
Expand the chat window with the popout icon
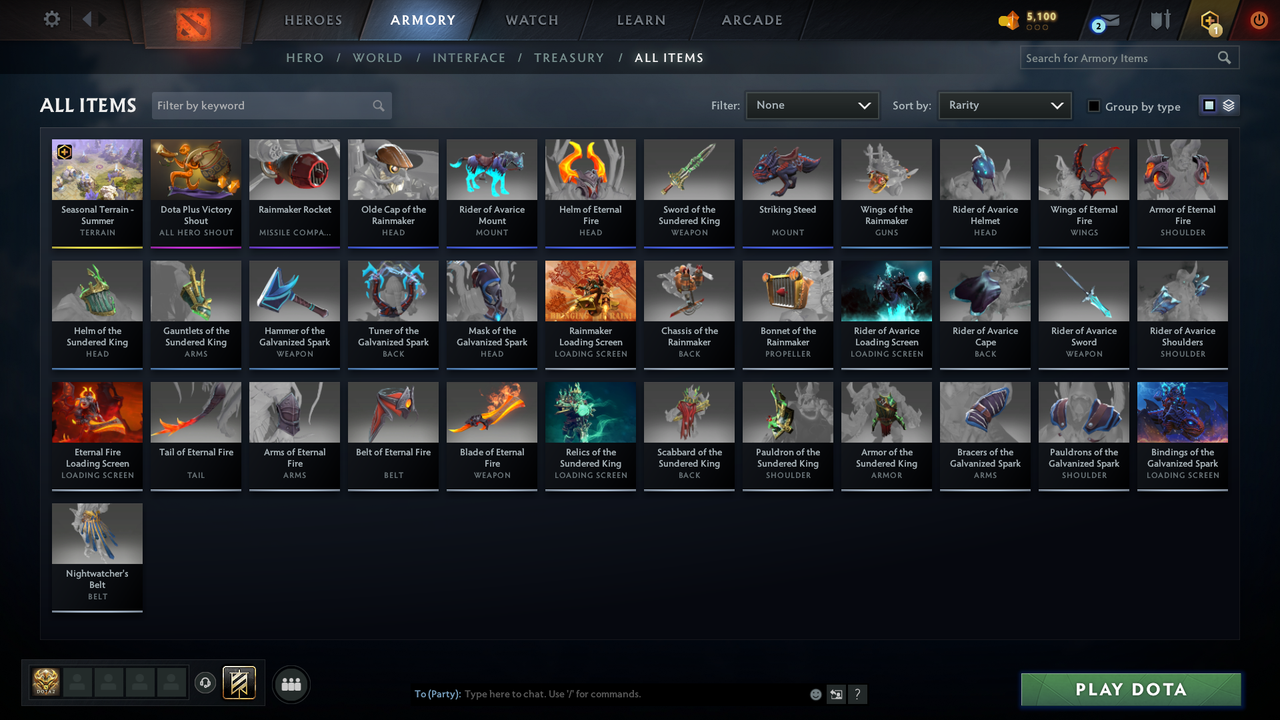pyautogui.click(x=835, y=693)
